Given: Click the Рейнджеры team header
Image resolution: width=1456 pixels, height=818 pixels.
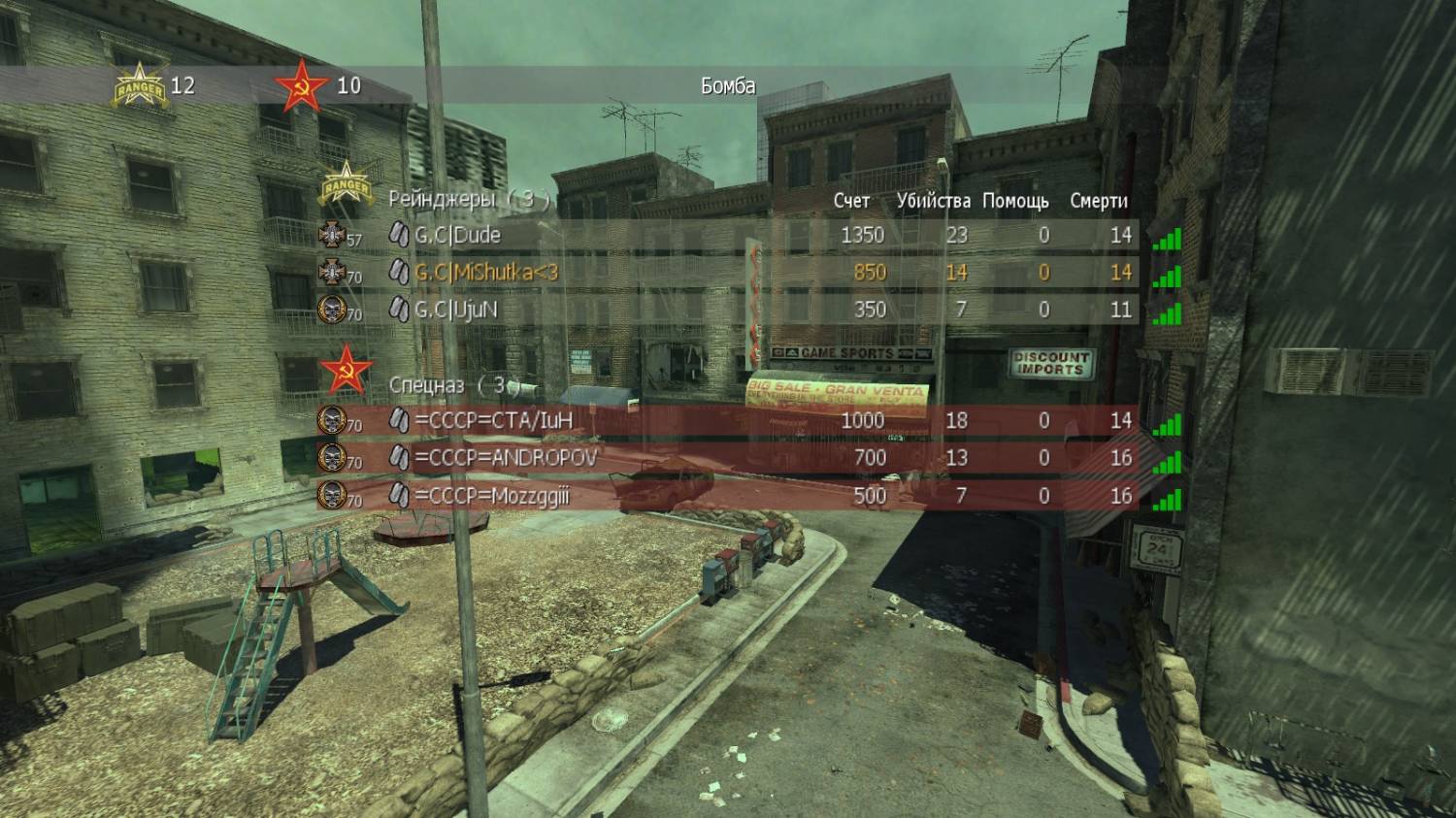Looking at the screenshot, I should click(470, 200).
